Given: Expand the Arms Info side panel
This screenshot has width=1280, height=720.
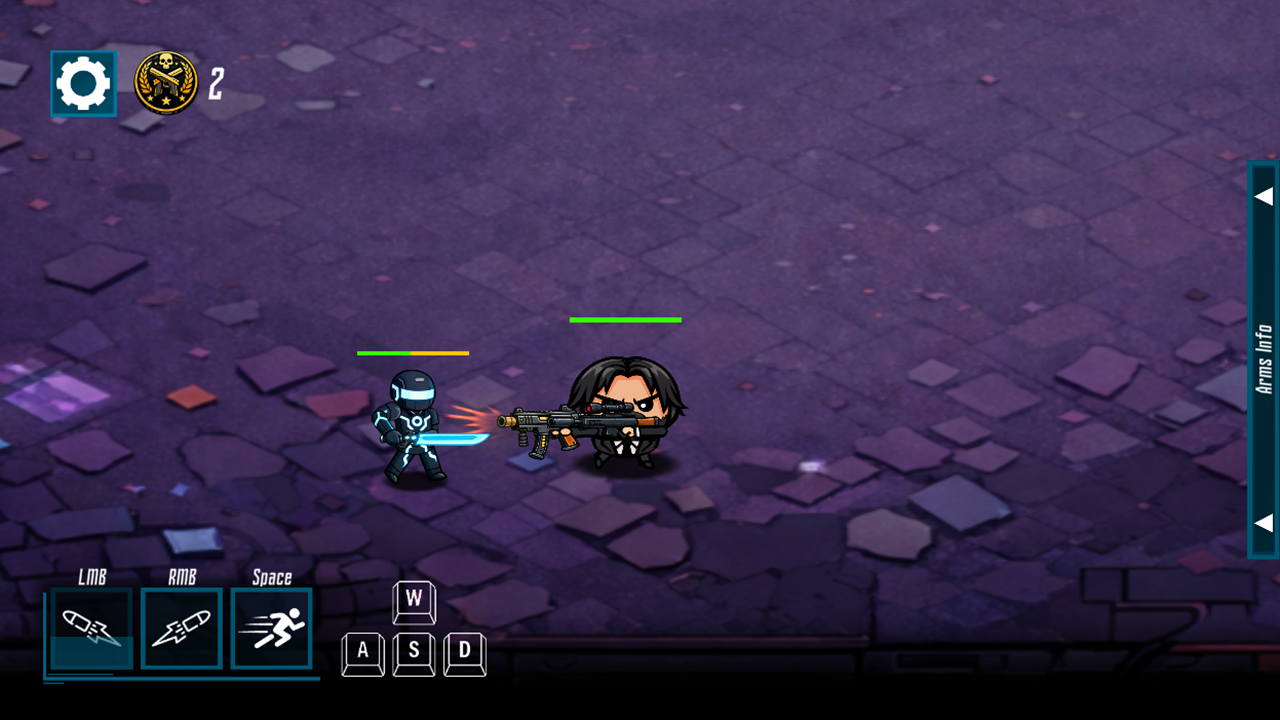Looking at the screenshot, I should 1263,359.
